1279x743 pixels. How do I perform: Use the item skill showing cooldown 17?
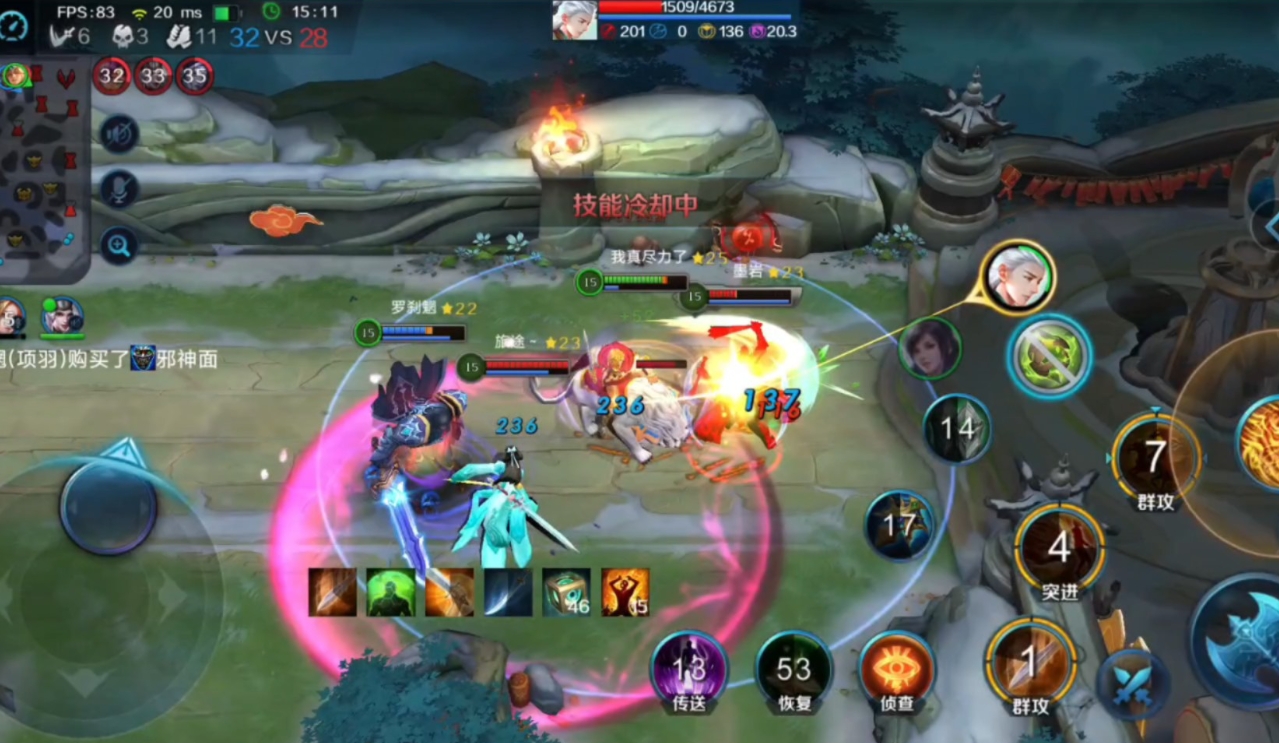[899, 525]
